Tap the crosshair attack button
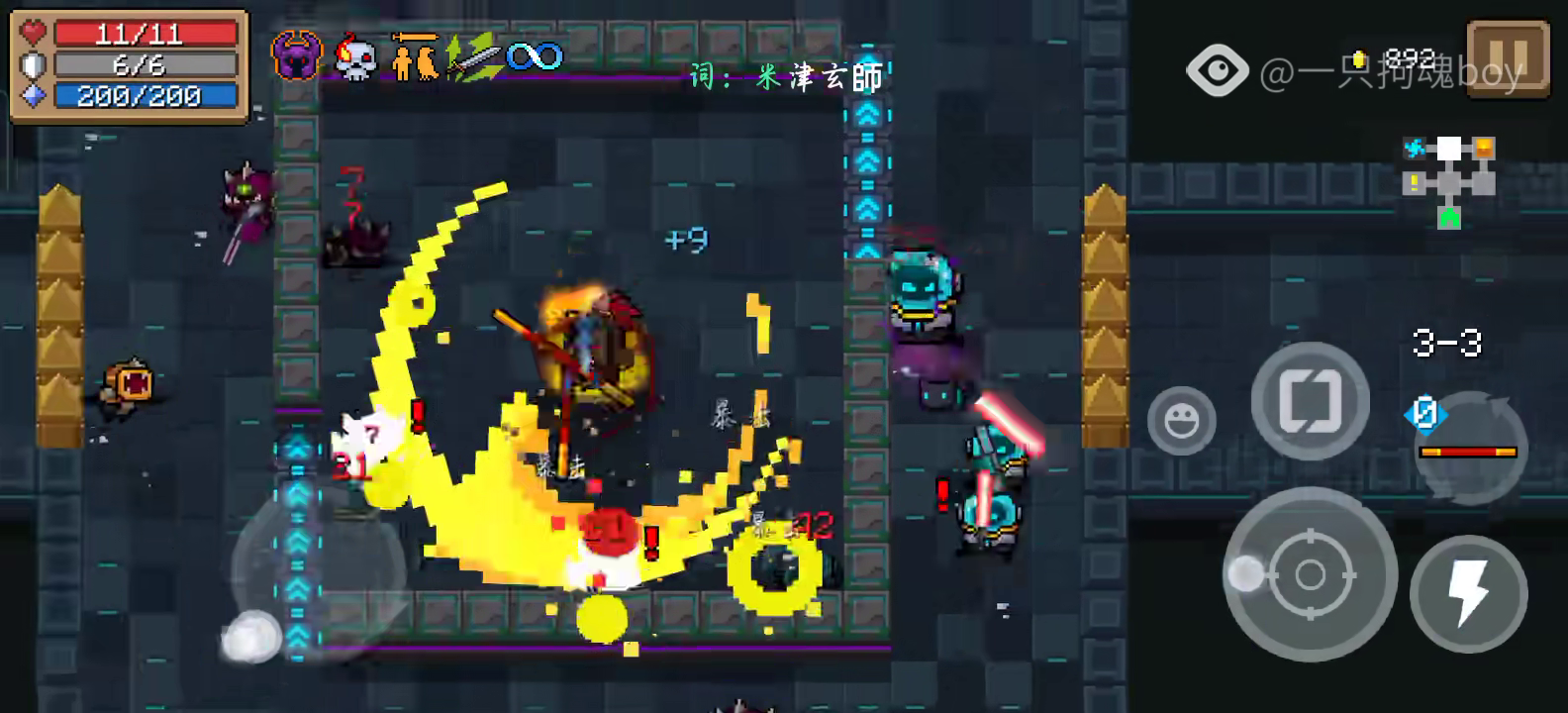Viewport: 1568px width, 713px height. pos(1310,573)
